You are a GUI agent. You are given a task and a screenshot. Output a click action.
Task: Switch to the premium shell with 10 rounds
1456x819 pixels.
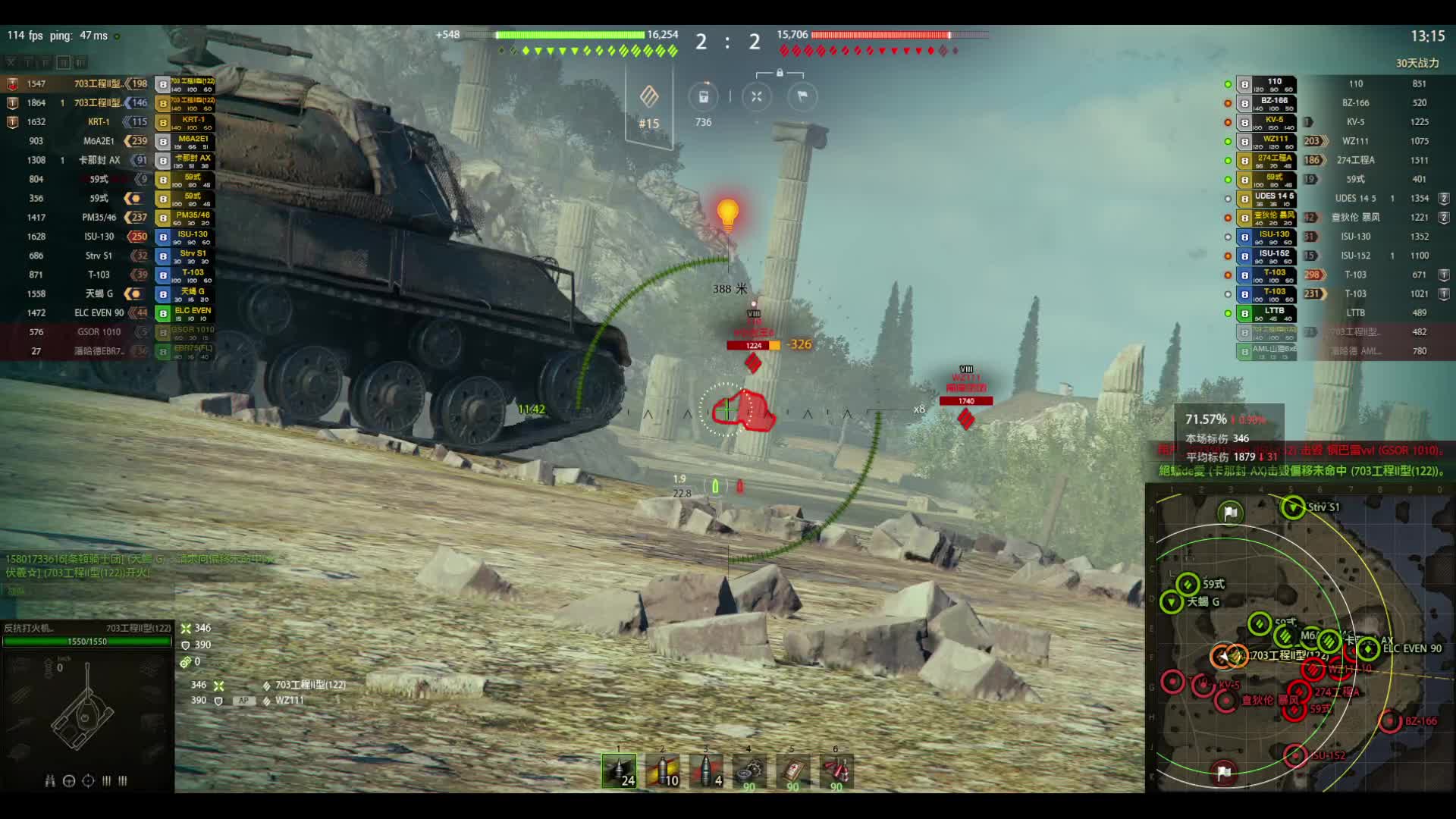(x=662, y=770)
